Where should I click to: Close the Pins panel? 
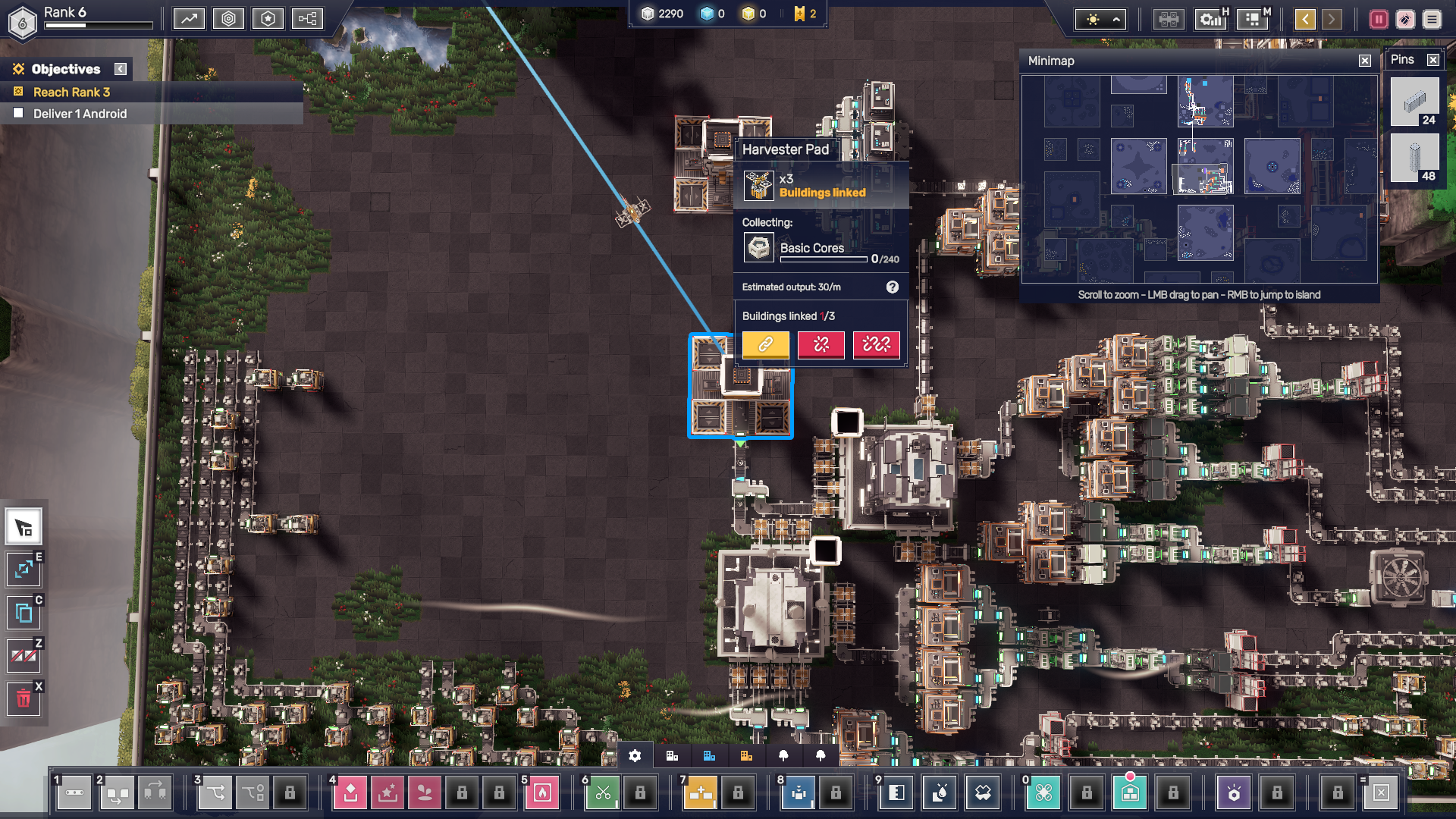coord(1432,60)
